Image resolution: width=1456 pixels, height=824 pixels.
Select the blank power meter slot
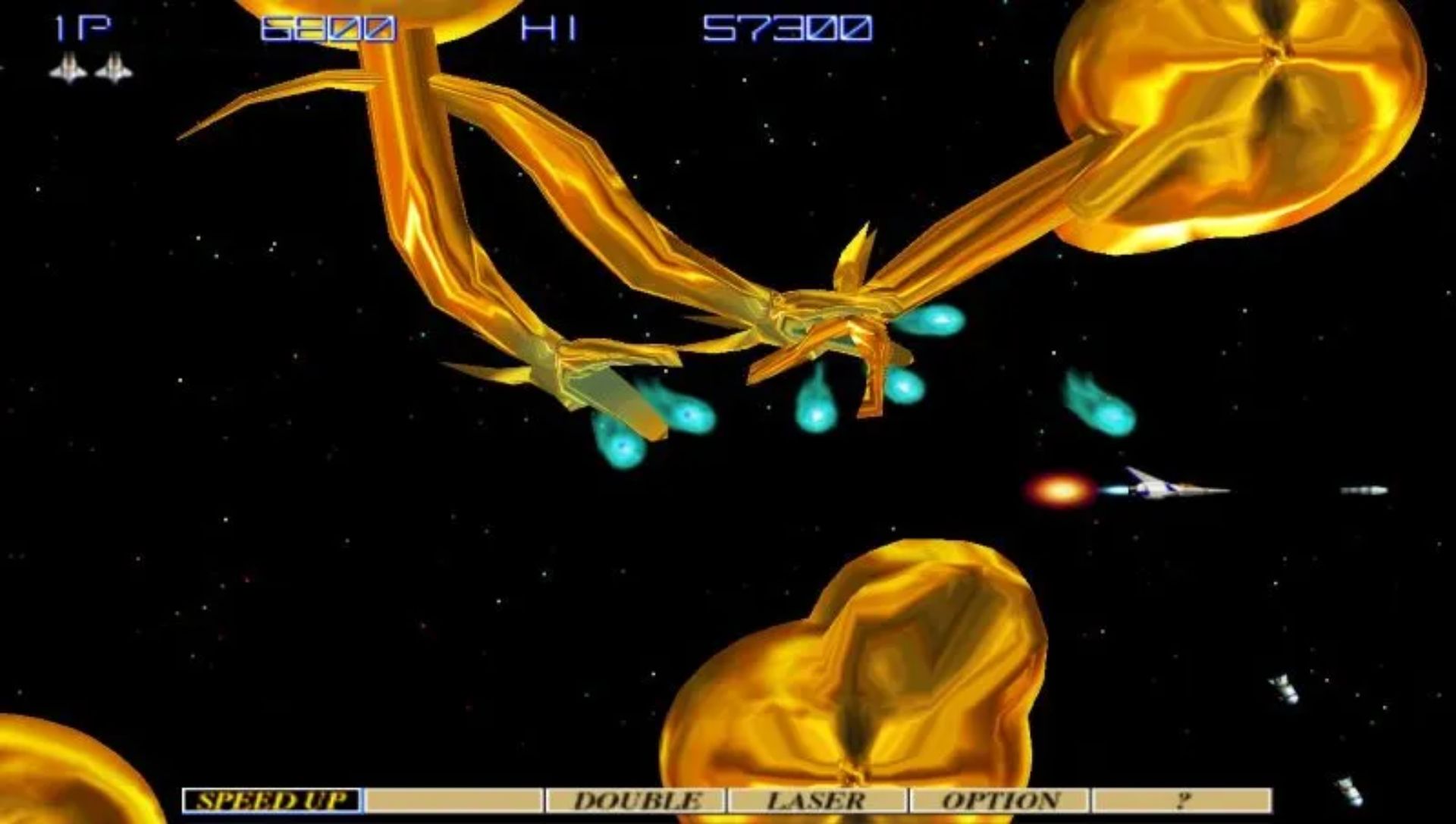[453, 801]
